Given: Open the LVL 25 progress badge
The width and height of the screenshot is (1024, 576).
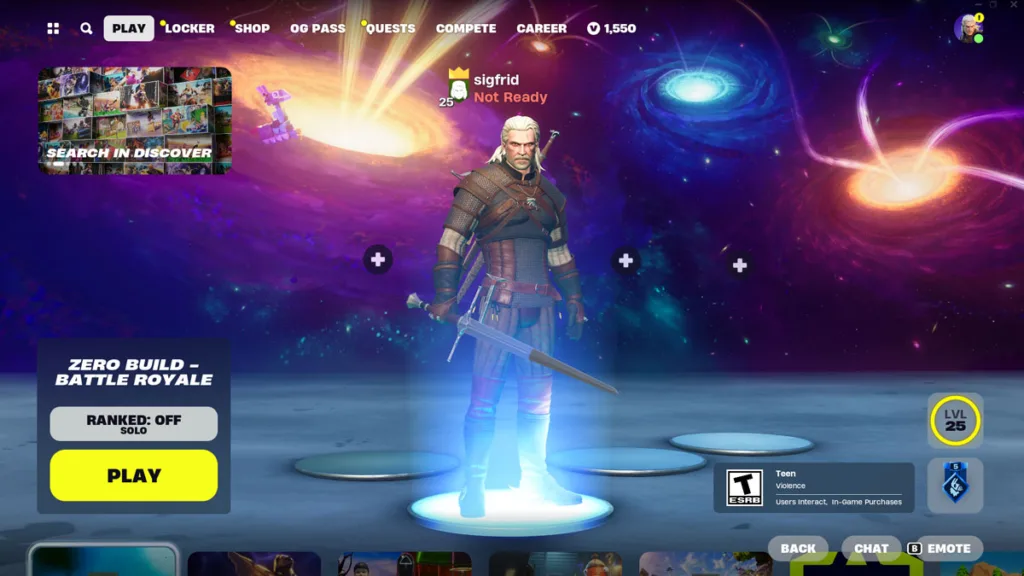Looking at the screenshot, I should tap(955, 421).
